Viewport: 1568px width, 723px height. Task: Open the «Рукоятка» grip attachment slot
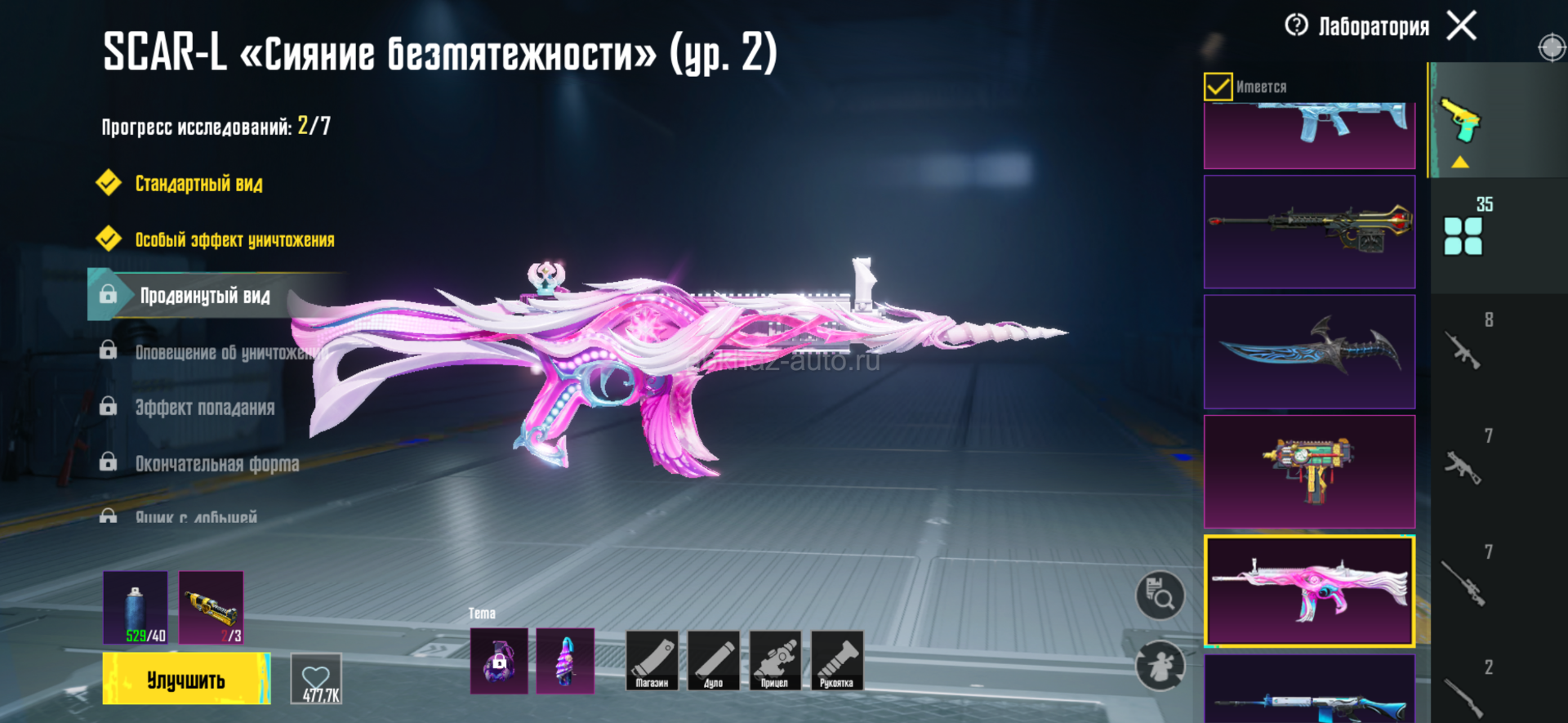(x=837, y=661)
